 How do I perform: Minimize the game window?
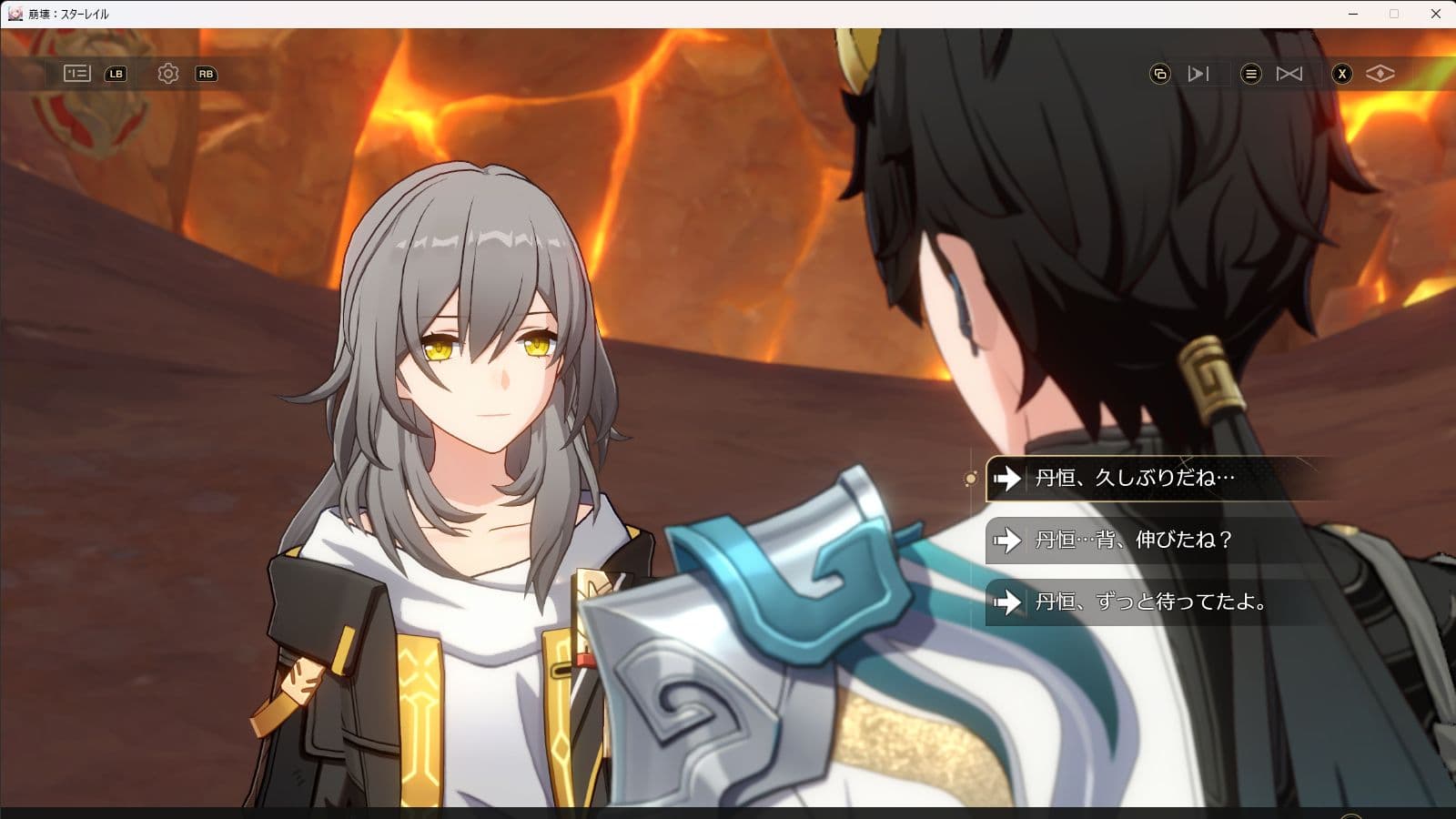[x=1353, y=14]
